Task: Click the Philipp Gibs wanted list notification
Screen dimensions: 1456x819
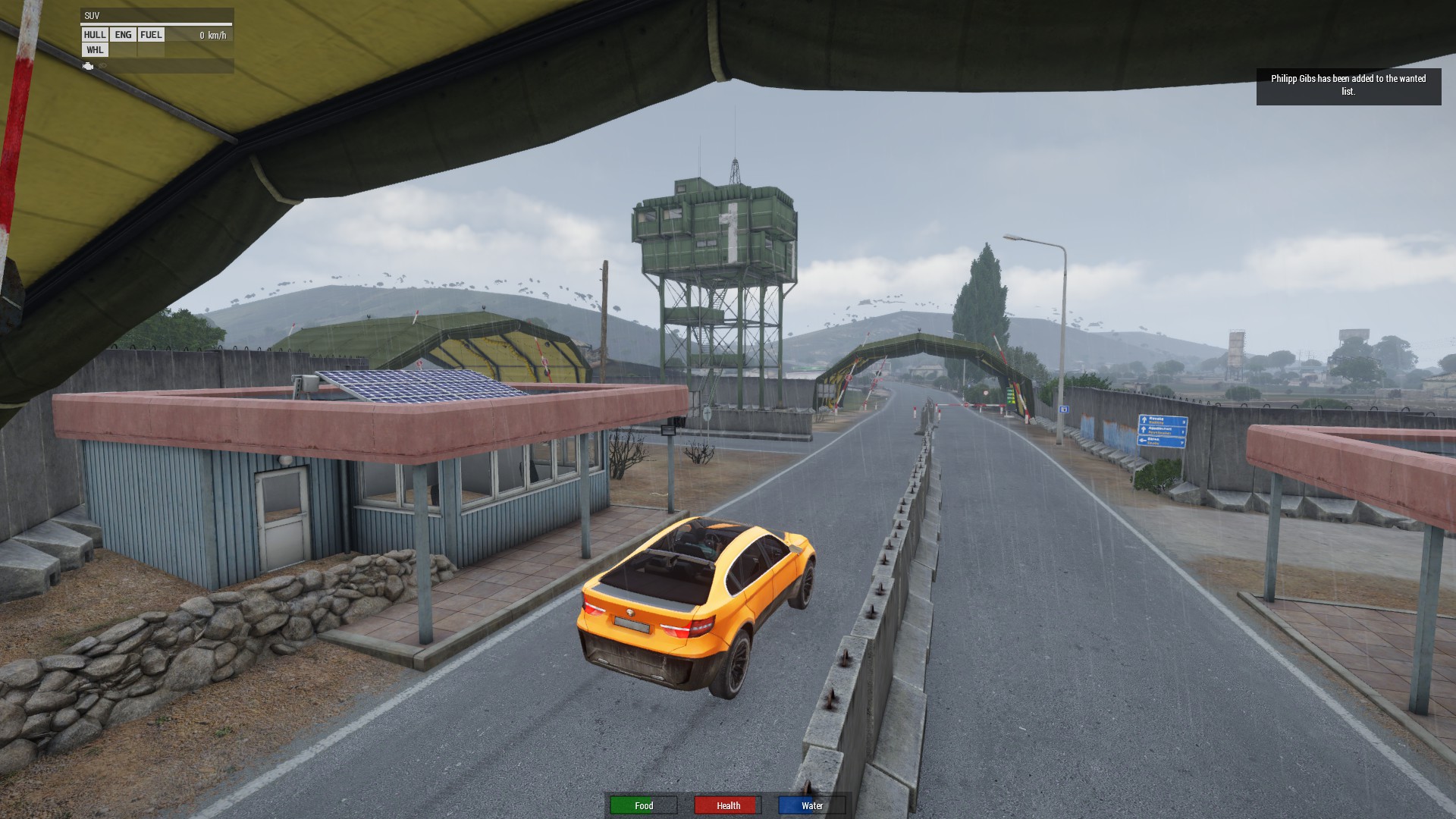Action: [1348, 85]
